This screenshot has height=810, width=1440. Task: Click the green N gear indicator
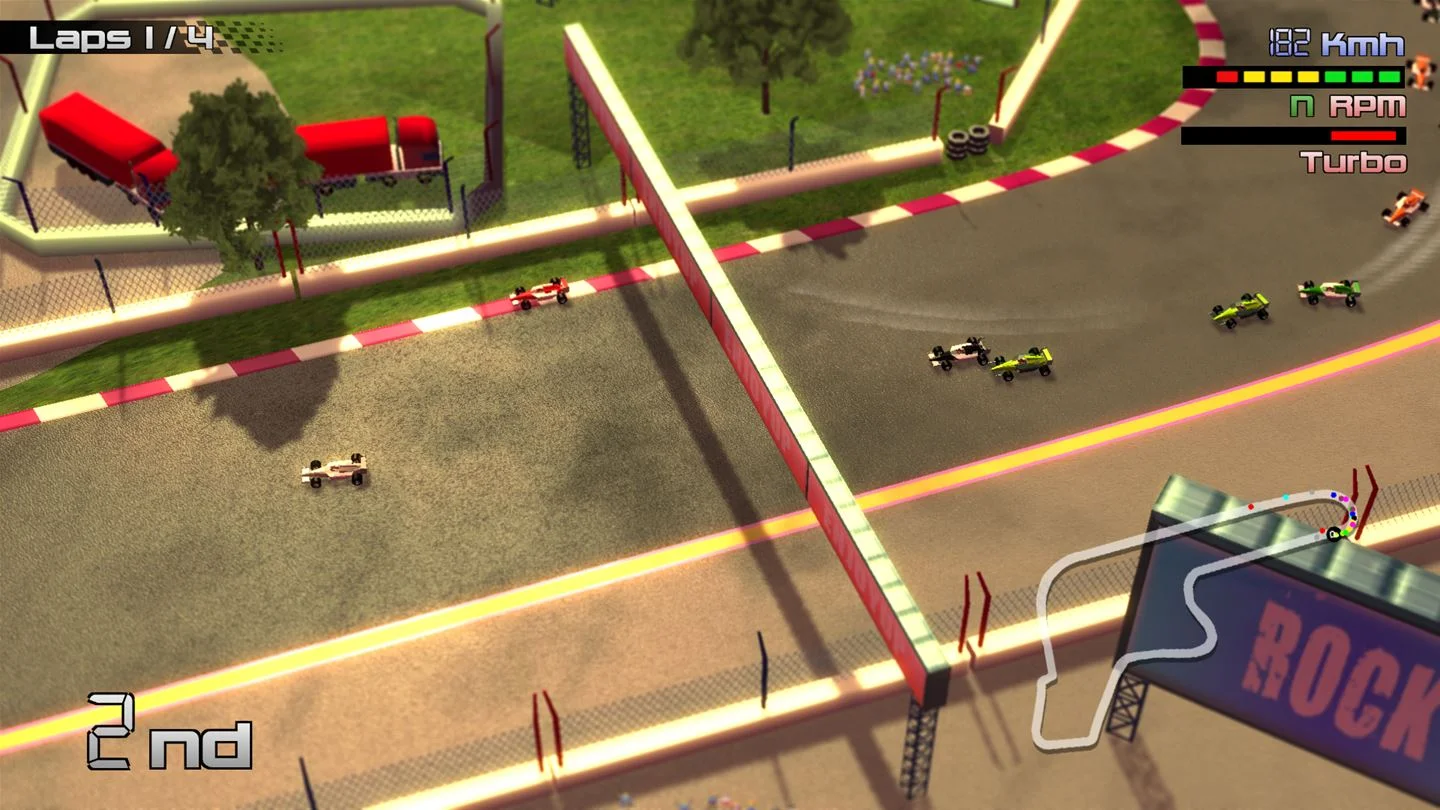click(x=1300, y=106)
